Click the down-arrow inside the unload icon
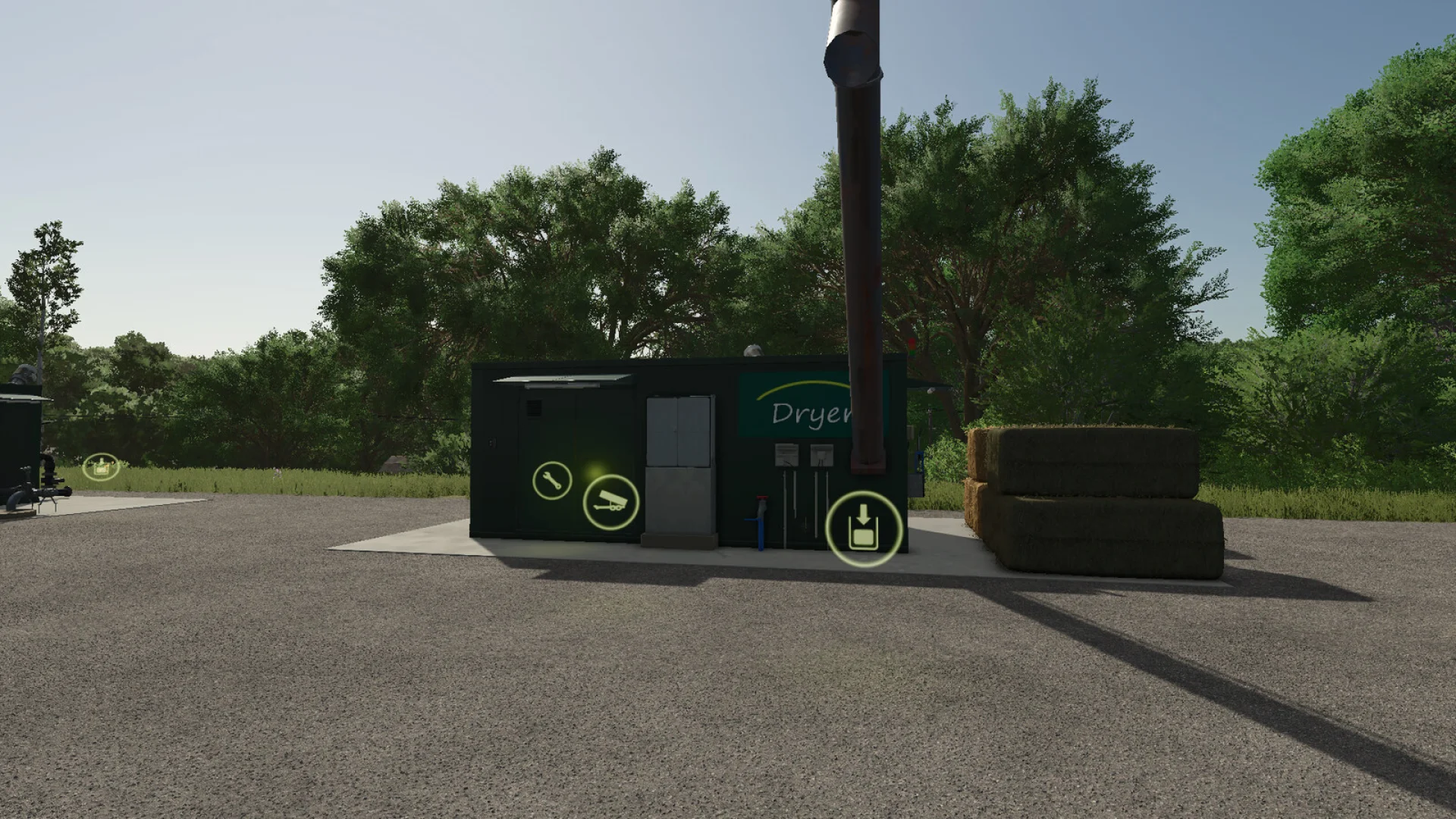Screen dimensions: 1456x819 click(x=864, y=515)
